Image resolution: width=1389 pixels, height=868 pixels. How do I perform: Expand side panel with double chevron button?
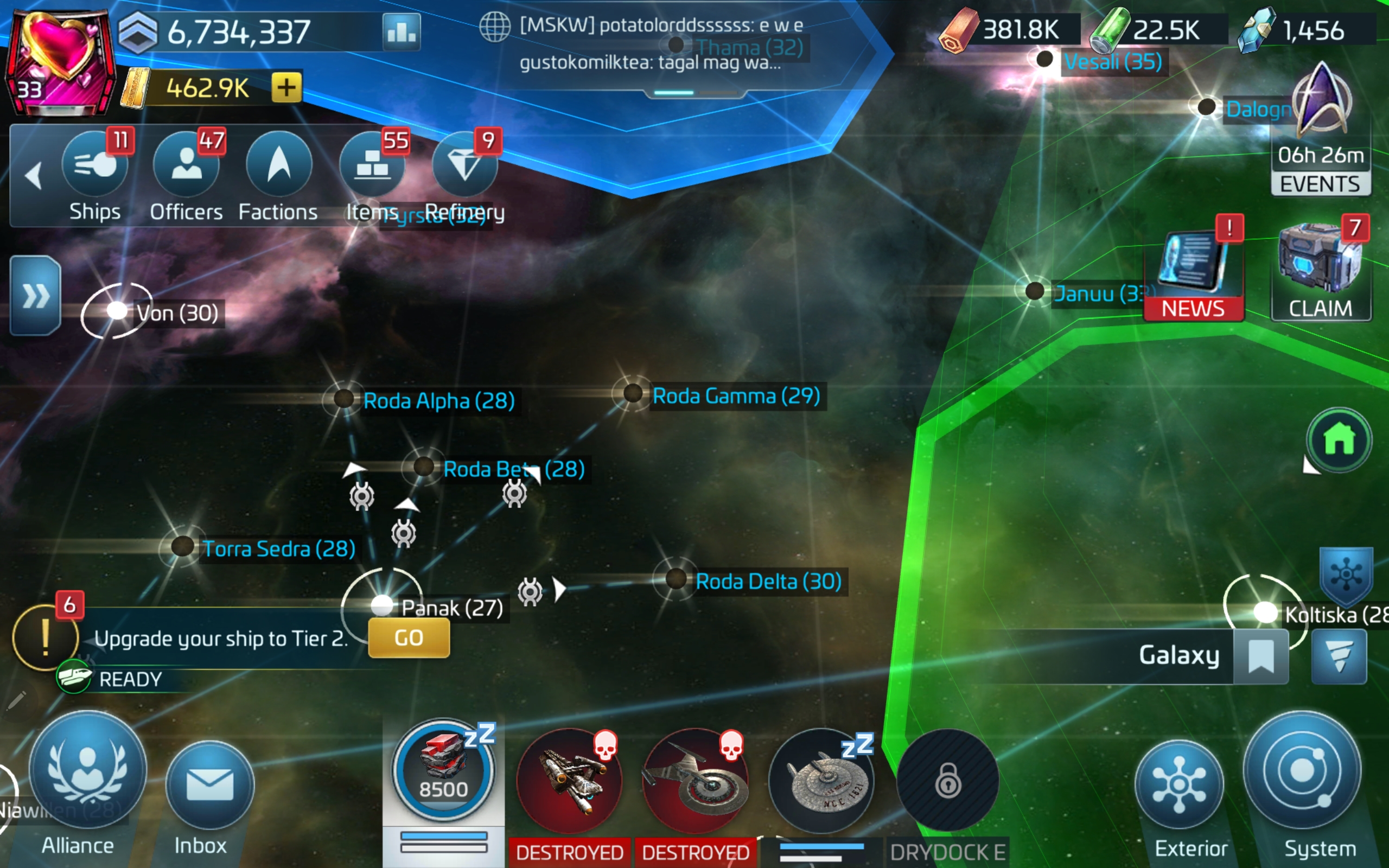pyautogui.click(x=36, y=296)
